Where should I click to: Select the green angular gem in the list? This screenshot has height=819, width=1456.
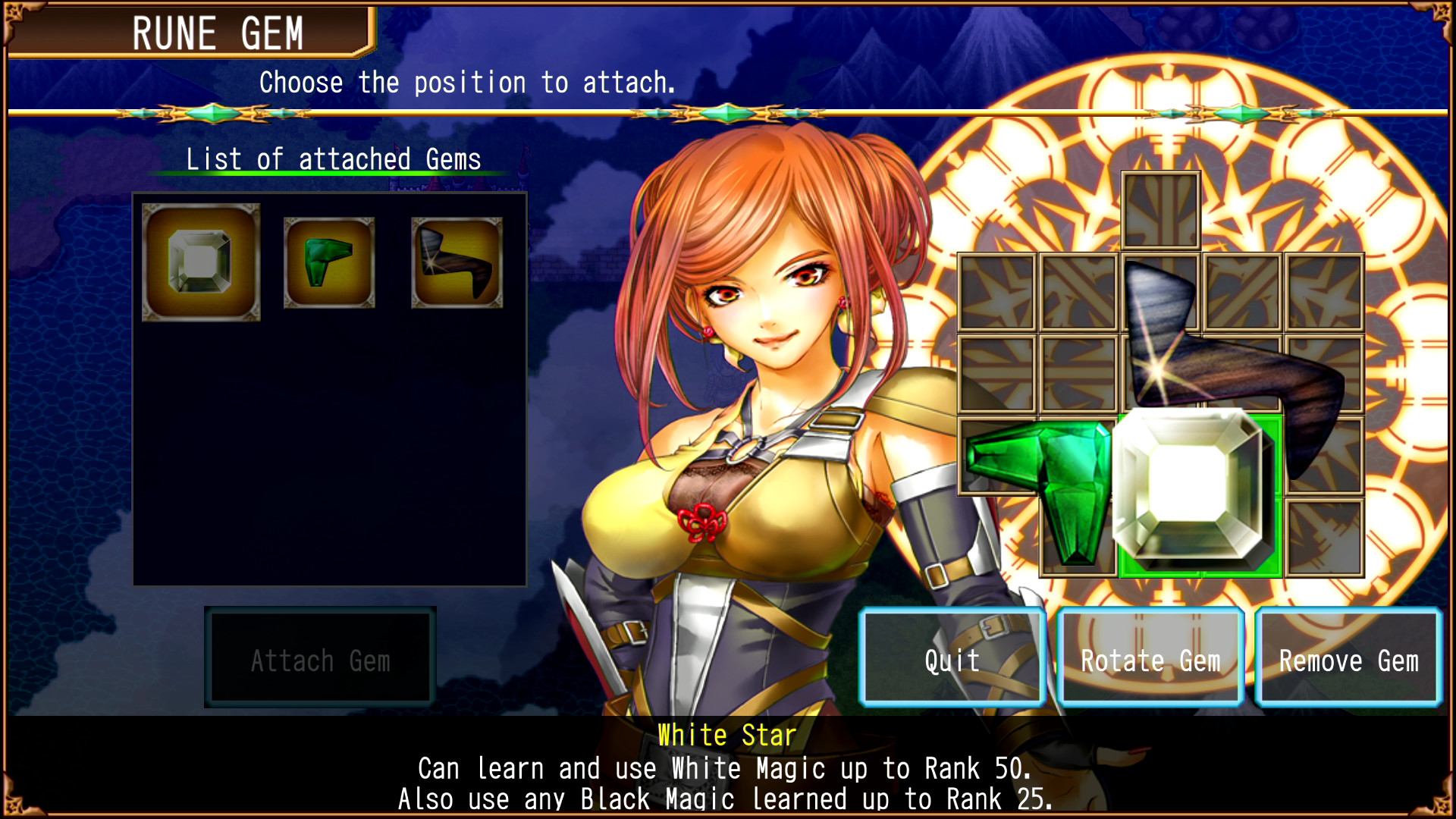pyautogui.click(x=328, y=262)
